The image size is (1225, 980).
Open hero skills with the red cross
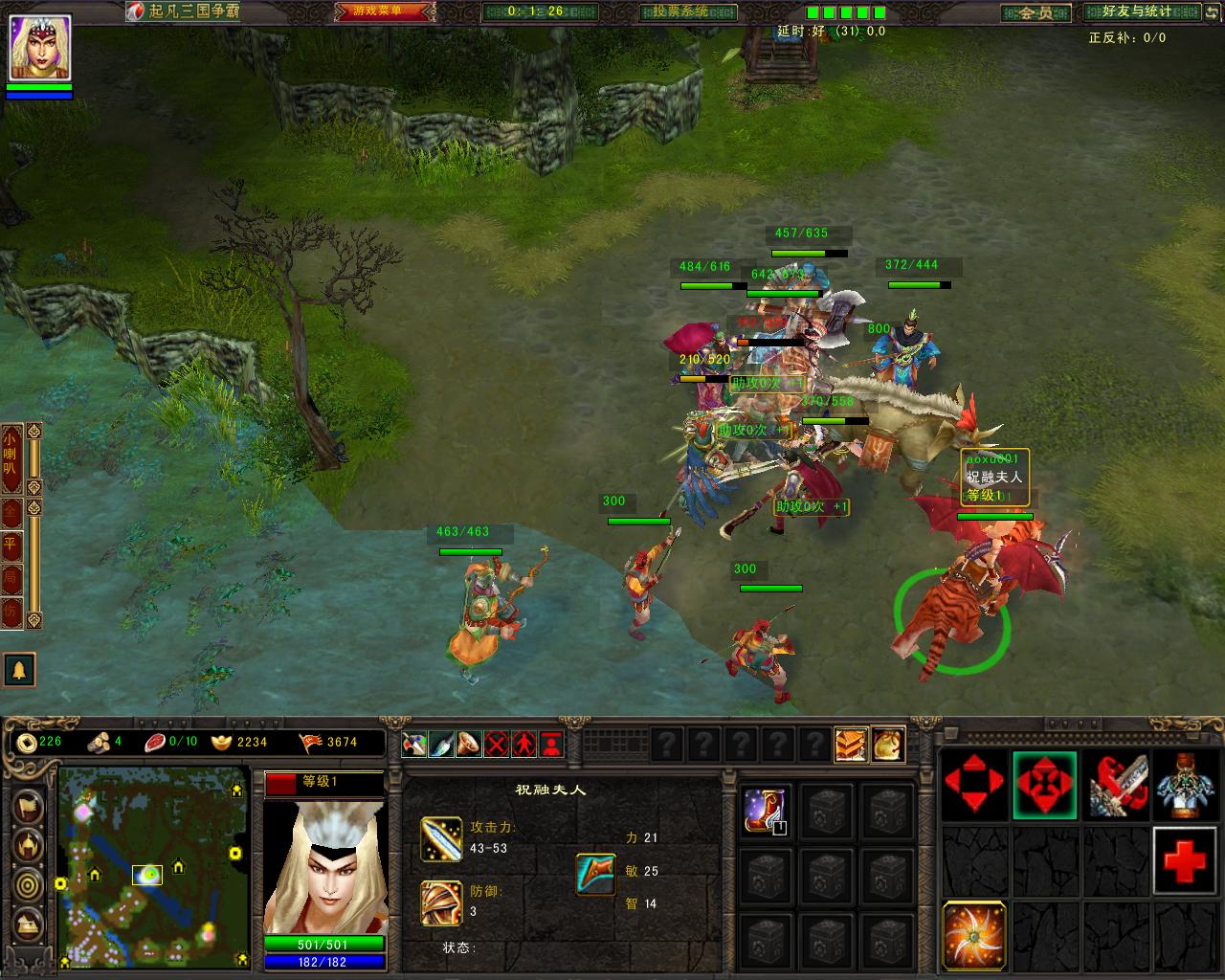(1186, 859)
